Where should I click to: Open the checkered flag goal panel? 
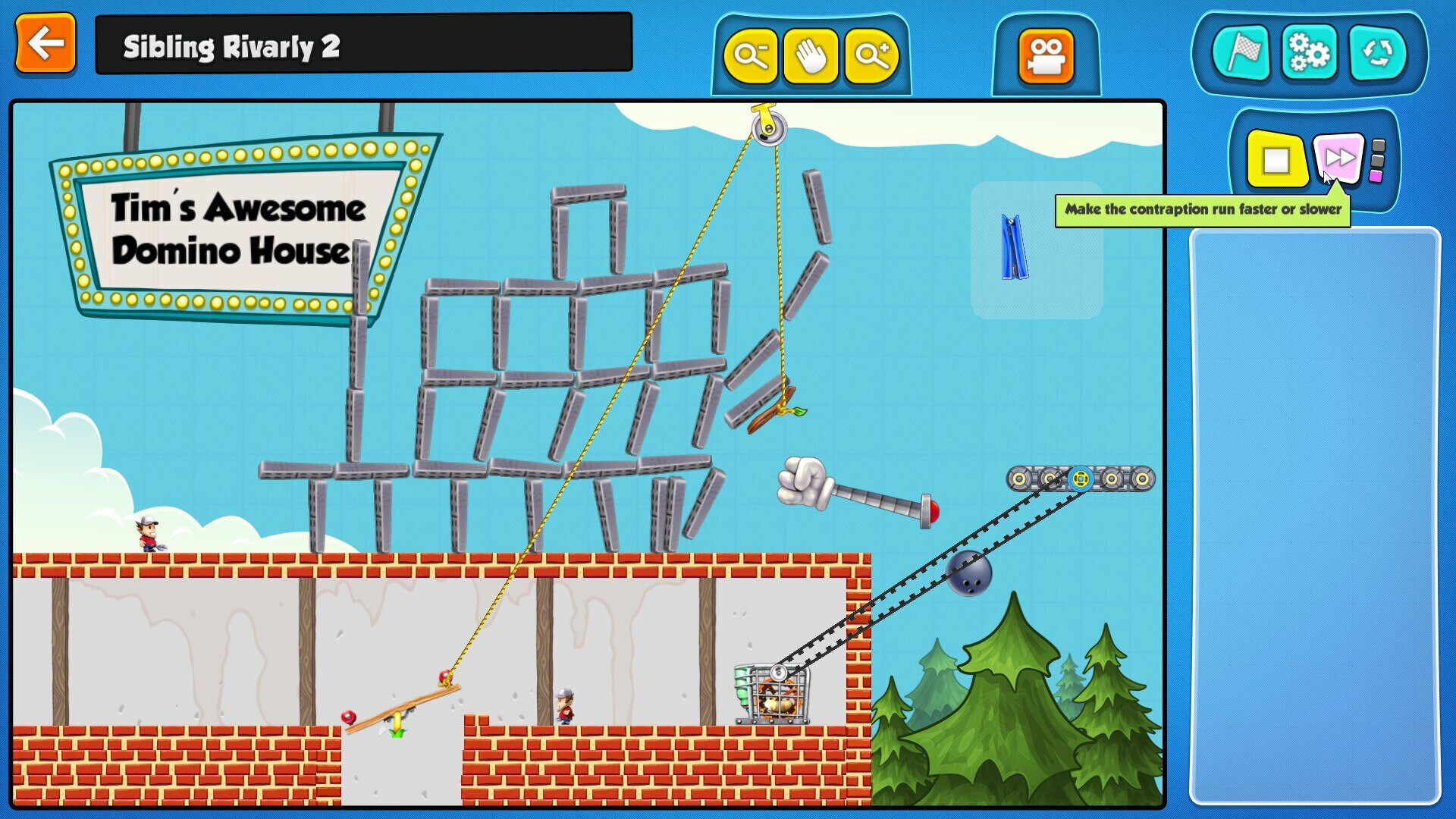tap(1243, 53)
